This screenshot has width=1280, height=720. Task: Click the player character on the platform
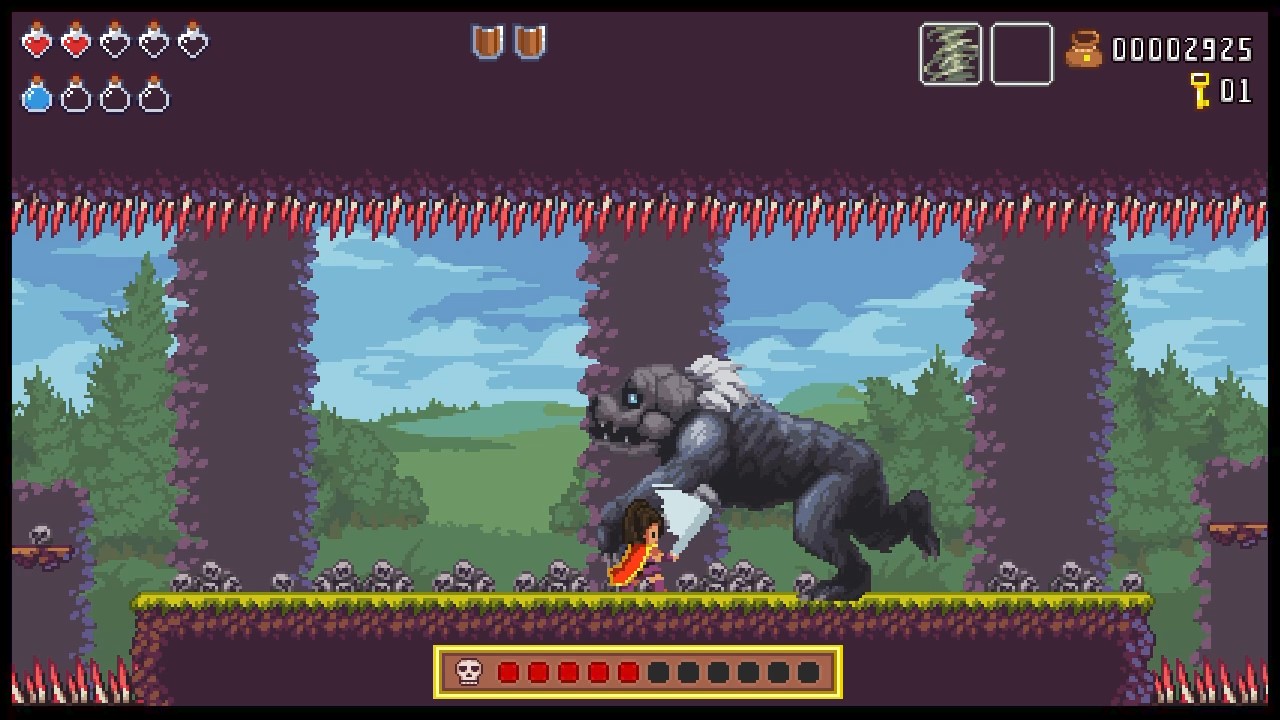[x=648, y=550]
